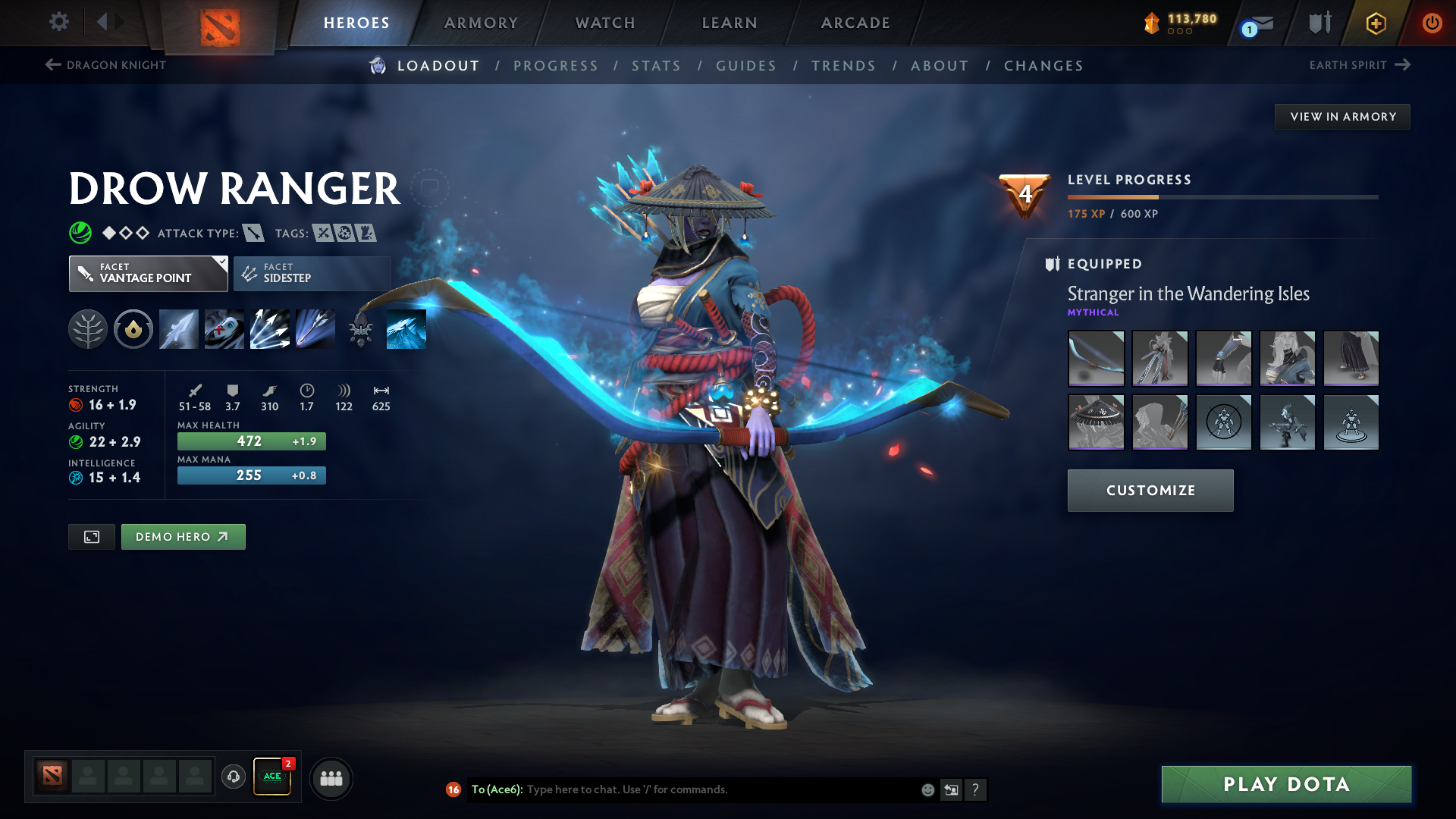The height and width of the screenshot is (819, 1456).
Task: Open the Customize loadout button
Action: pos(1150,491)
